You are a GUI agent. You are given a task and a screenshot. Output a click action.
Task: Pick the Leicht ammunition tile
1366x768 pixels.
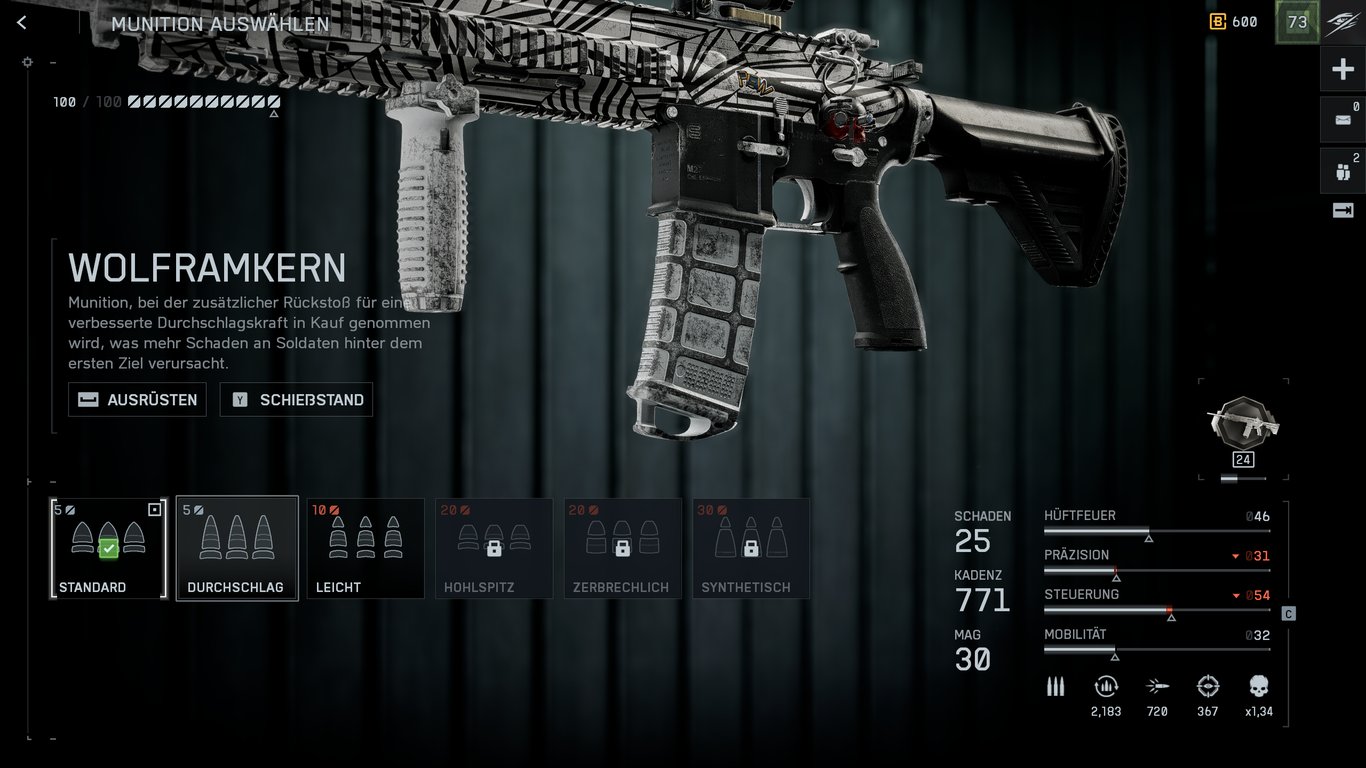coord(365,548)
